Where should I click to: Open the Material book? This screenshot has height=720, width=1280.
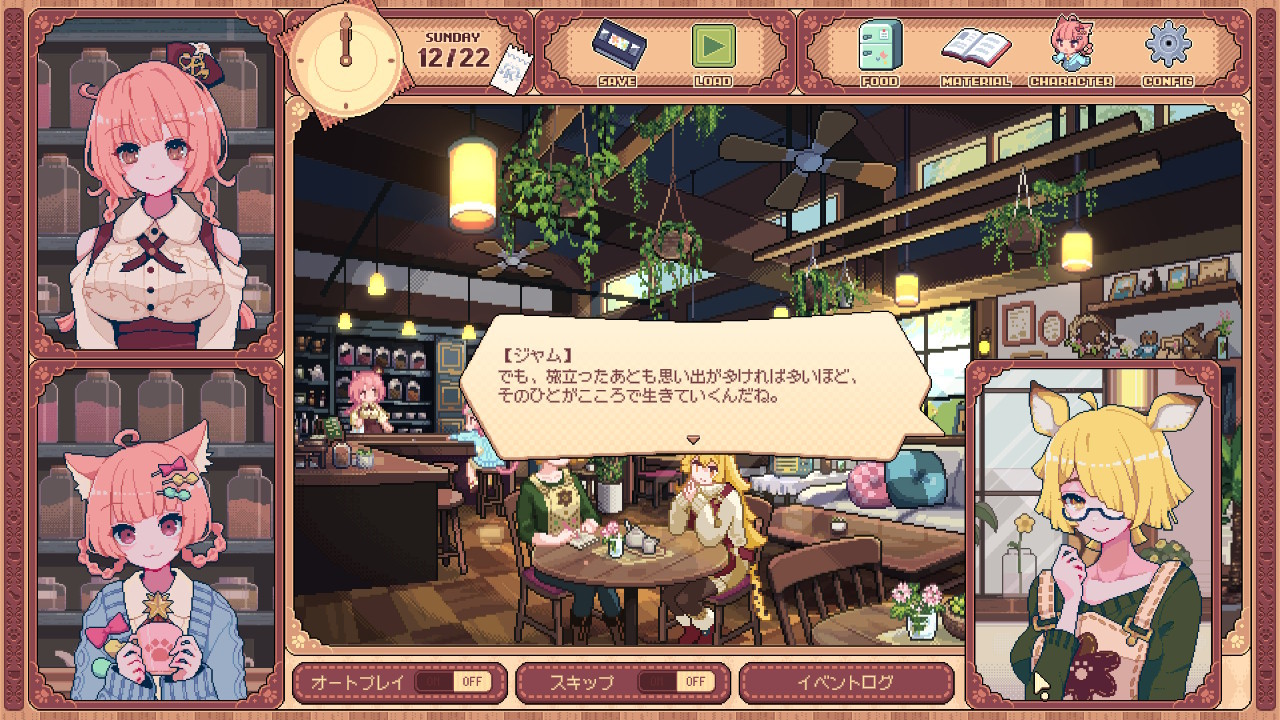click(975, 50)
